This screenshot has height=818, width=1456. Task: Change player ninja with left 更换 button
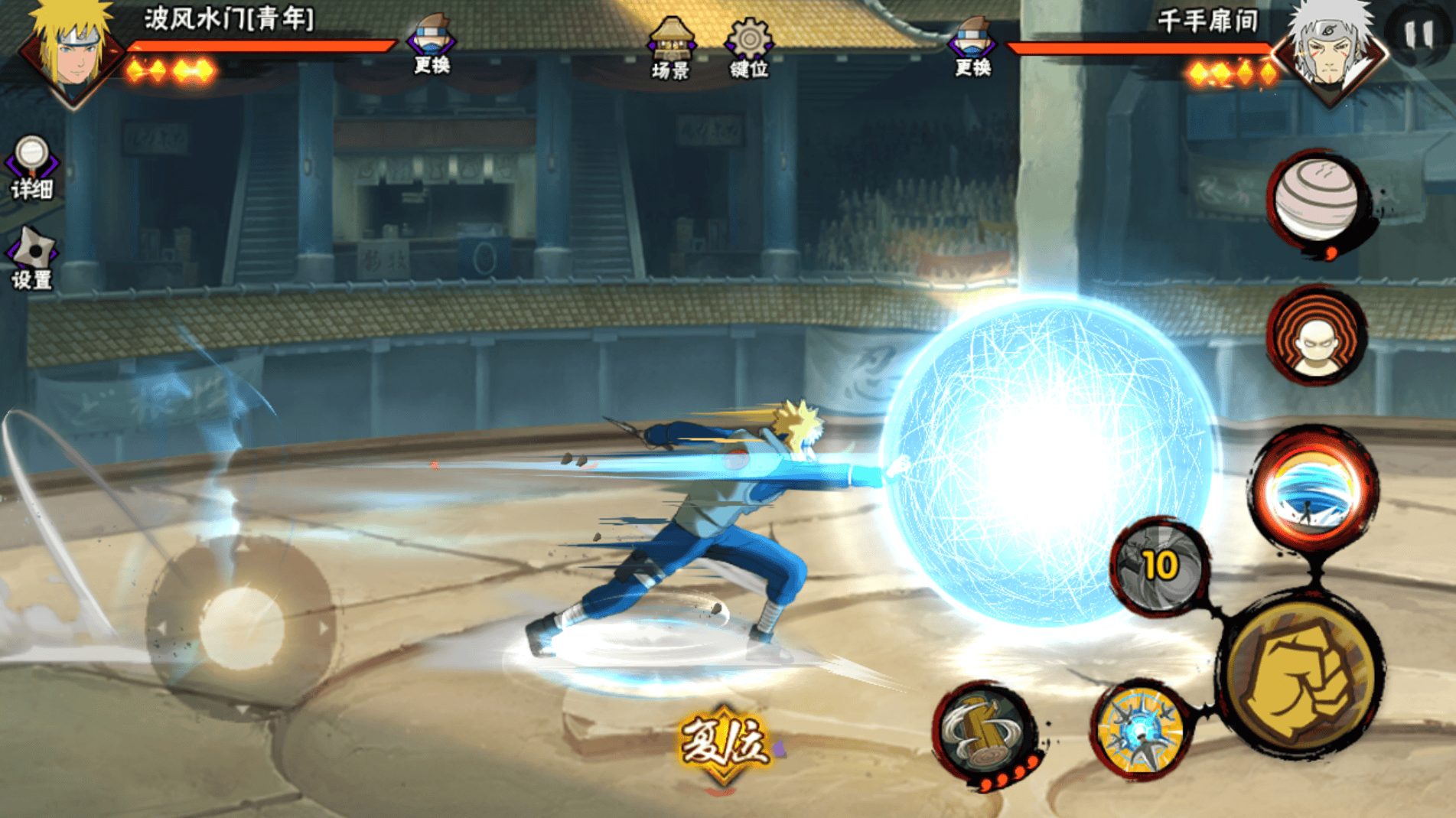pos(432,44)
